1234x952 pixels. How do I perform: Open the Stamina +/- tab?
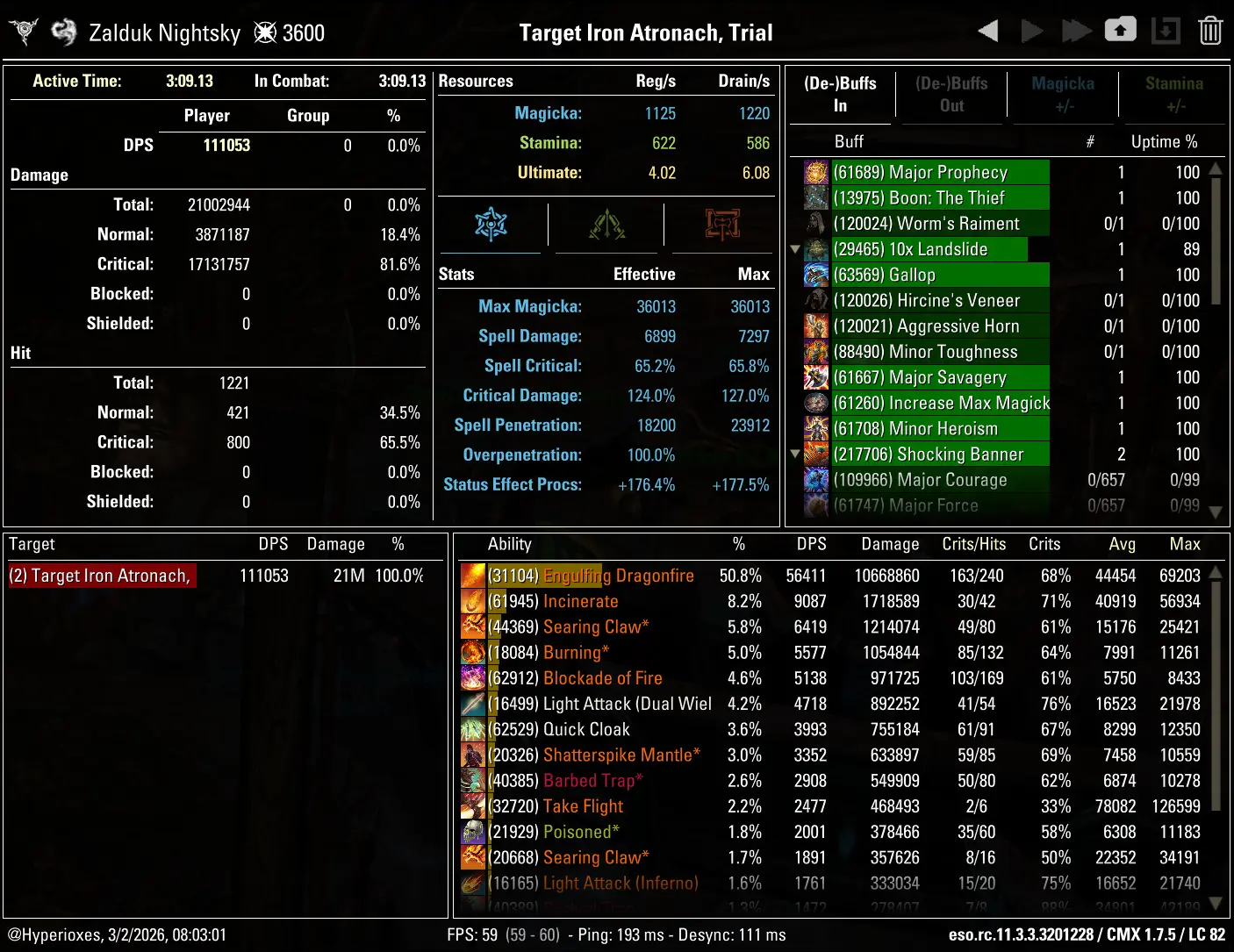(x=1175, y=95)
